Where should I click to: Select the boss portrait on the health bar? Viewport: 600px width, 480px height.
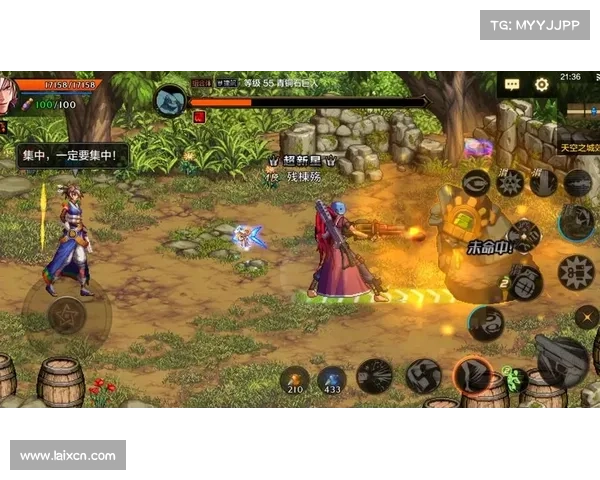point(171,100)
